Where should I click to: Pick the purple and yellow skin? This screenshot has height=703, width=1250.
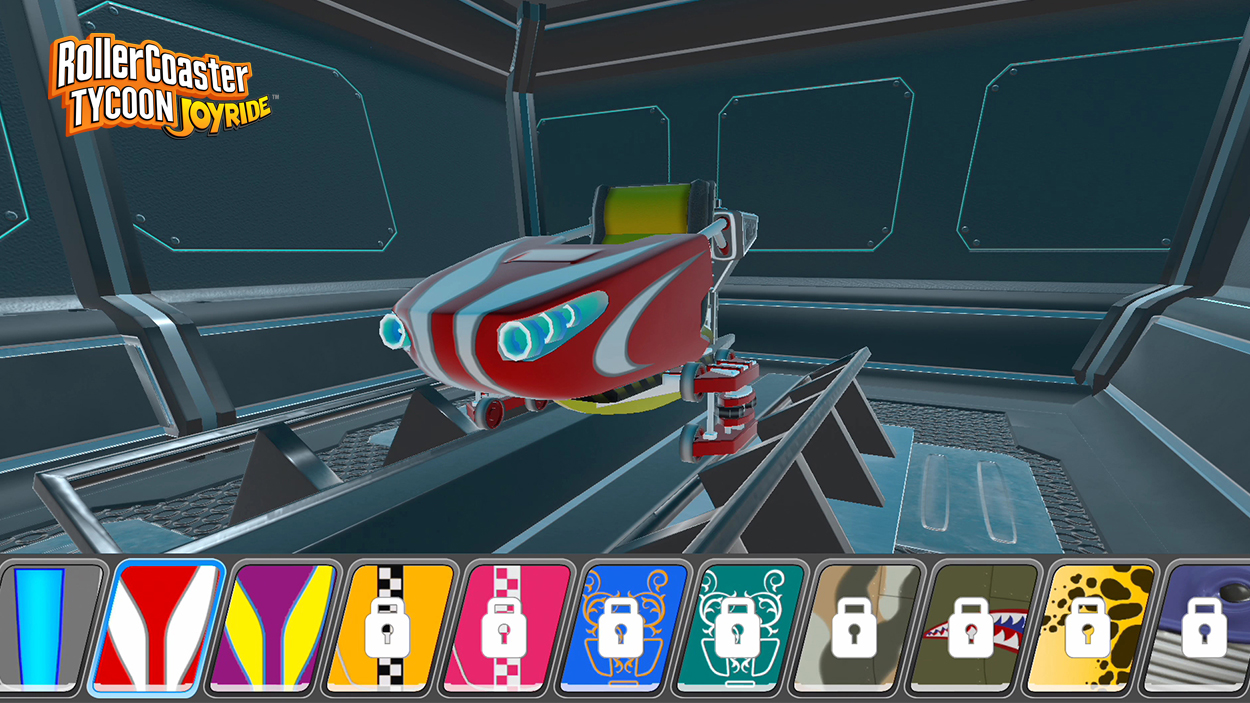[x=272, y=628]
